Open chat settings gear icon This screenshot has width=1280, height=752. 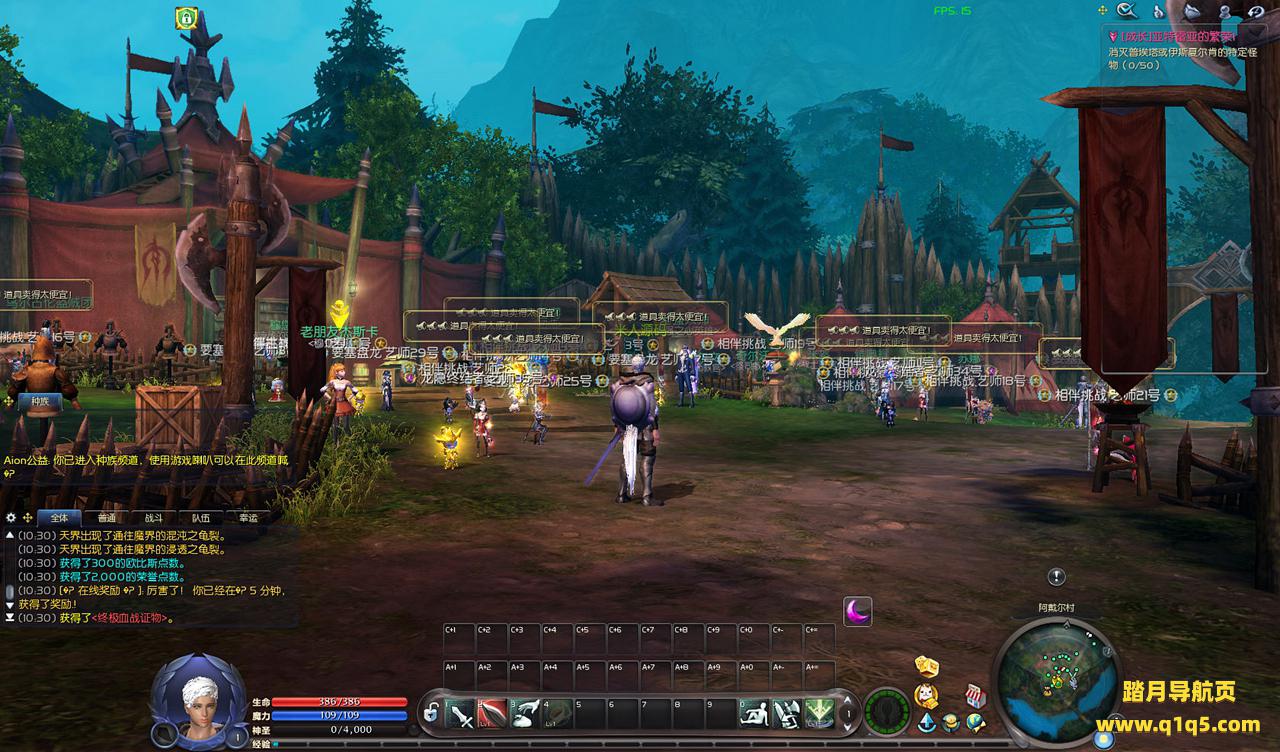11,518
